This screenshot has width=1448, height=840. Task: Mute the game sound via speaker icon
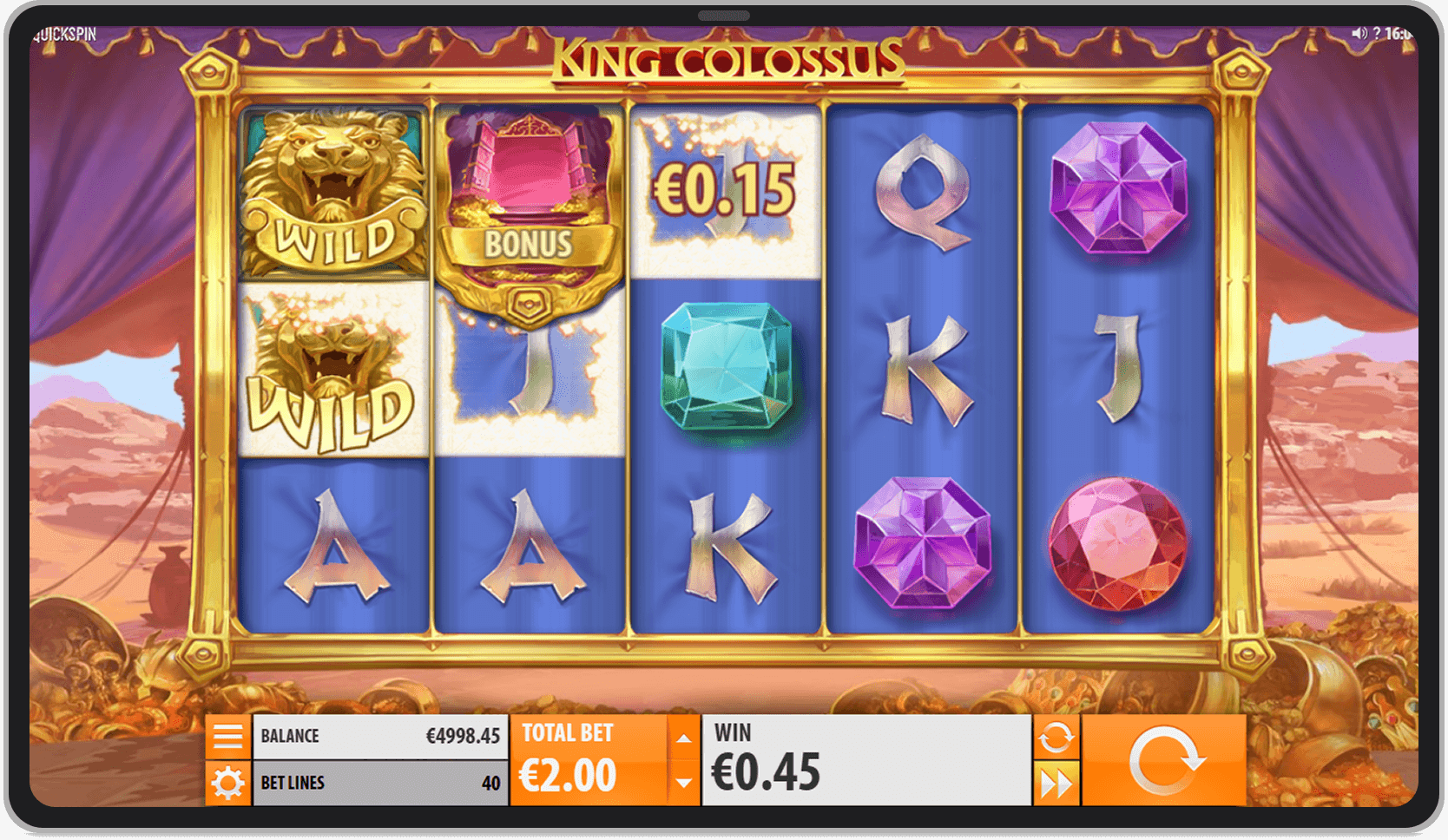[x=1358, y=33]
